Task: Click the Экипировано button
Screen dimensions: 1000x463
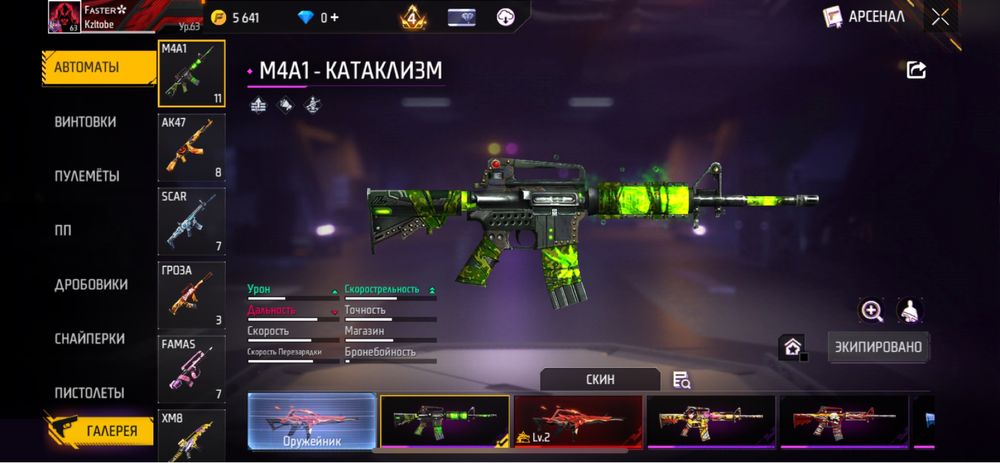Action: (879, 347)
